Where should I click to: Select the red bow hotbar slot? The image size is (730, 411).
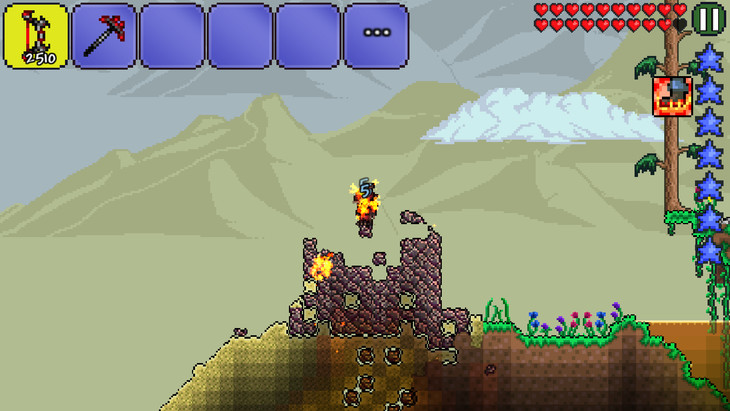coord(36,36)
